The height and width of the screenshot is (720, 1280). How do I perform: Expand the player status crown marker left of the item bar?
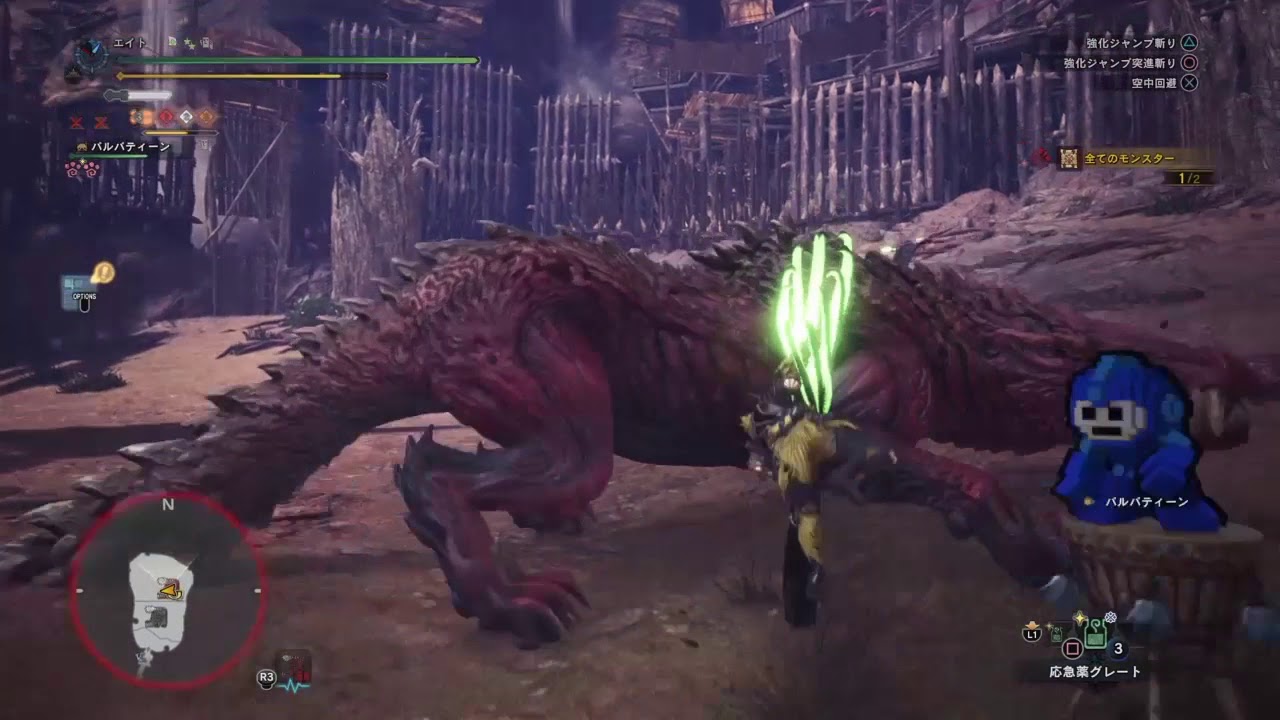tap(1031, 624)
